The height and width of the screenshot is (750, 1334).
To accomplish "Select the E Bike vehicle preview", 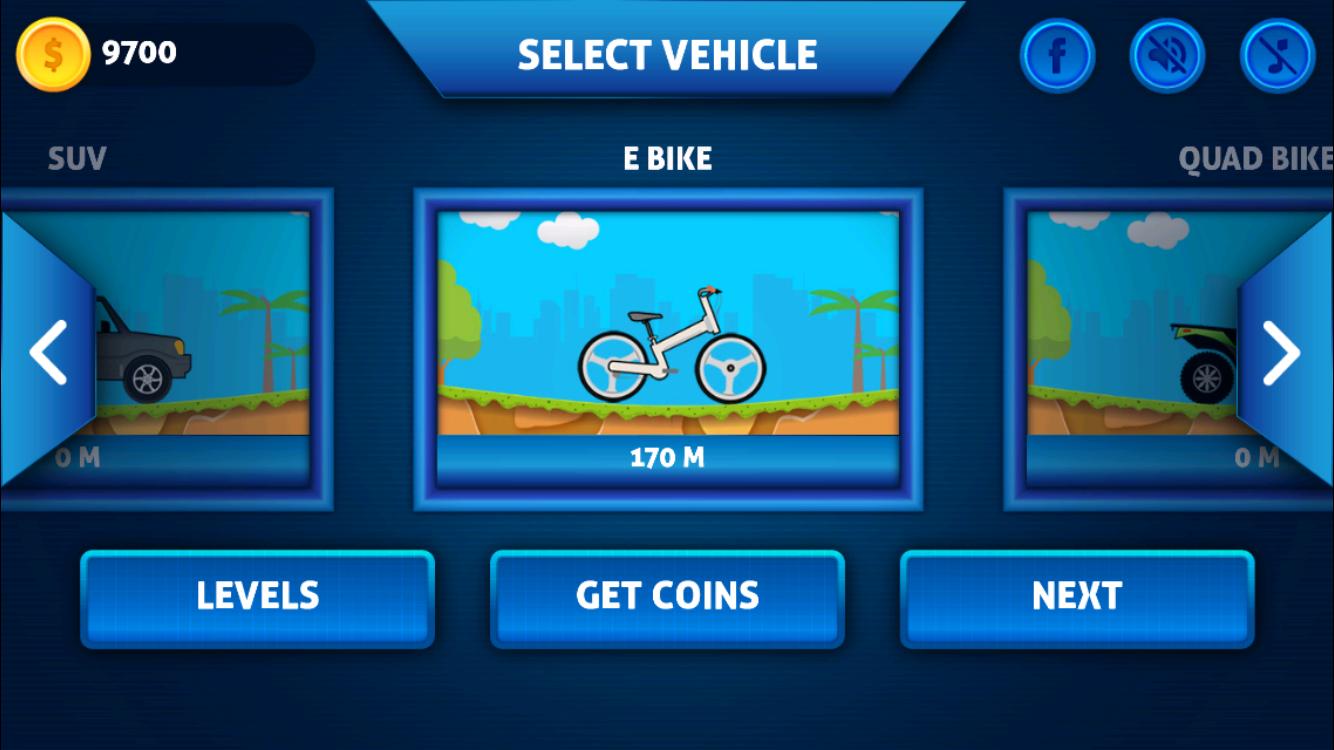I will pos(667,340).
